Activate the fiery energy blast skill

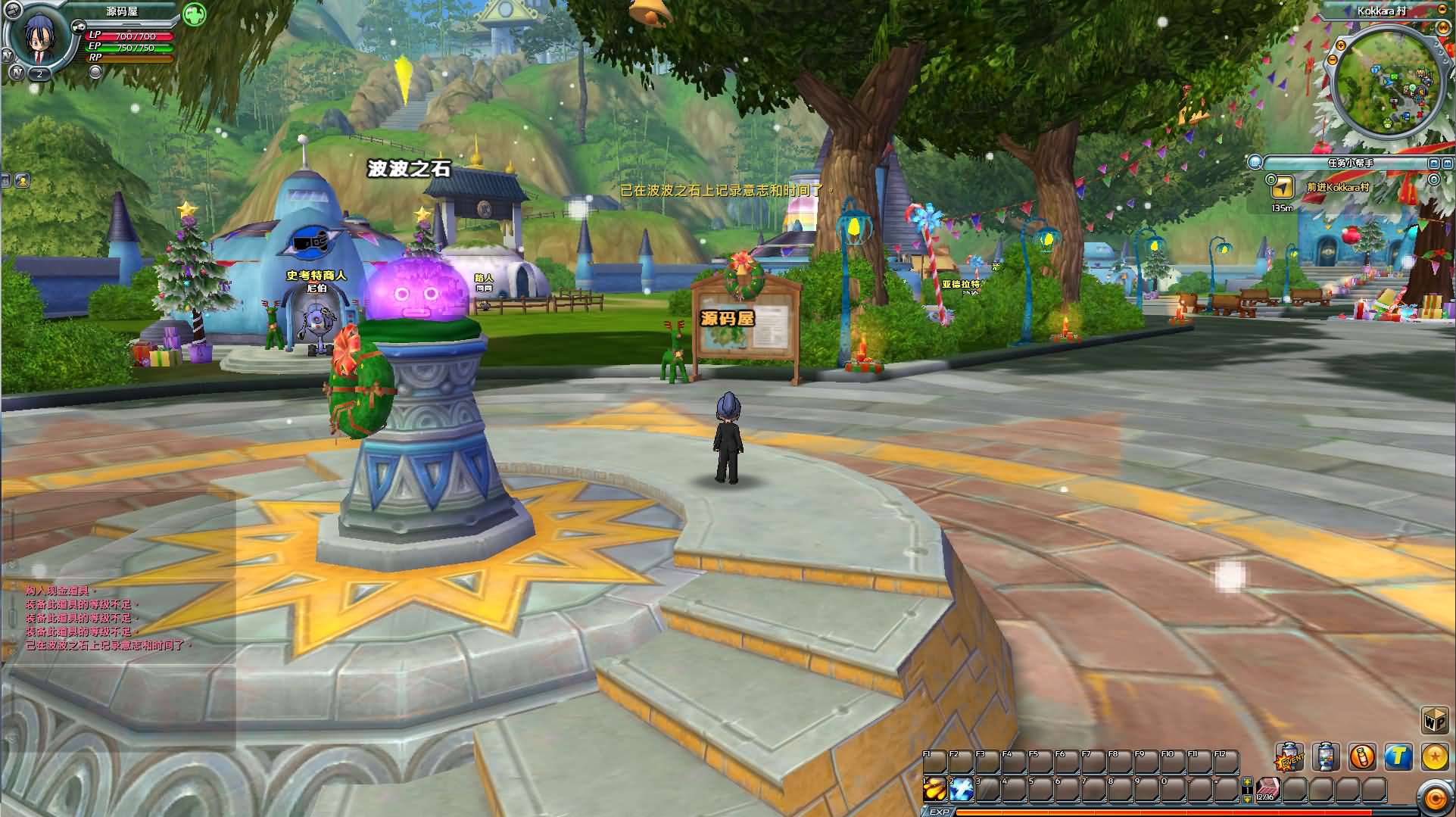click(x=935, y=790)
